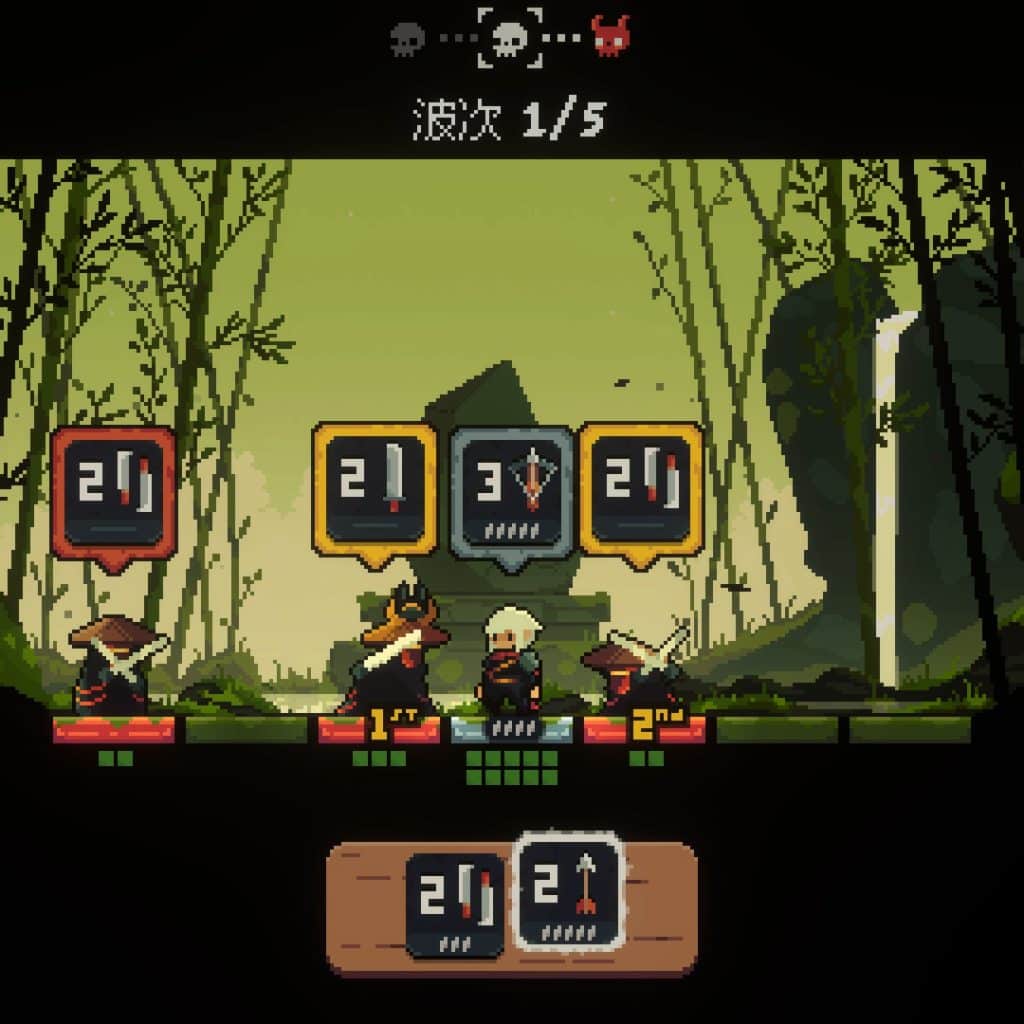The image size is (1024, 1024).
Task: Click the blue-bordered 3-damage crossbow tile
Action: coord(513,494)
